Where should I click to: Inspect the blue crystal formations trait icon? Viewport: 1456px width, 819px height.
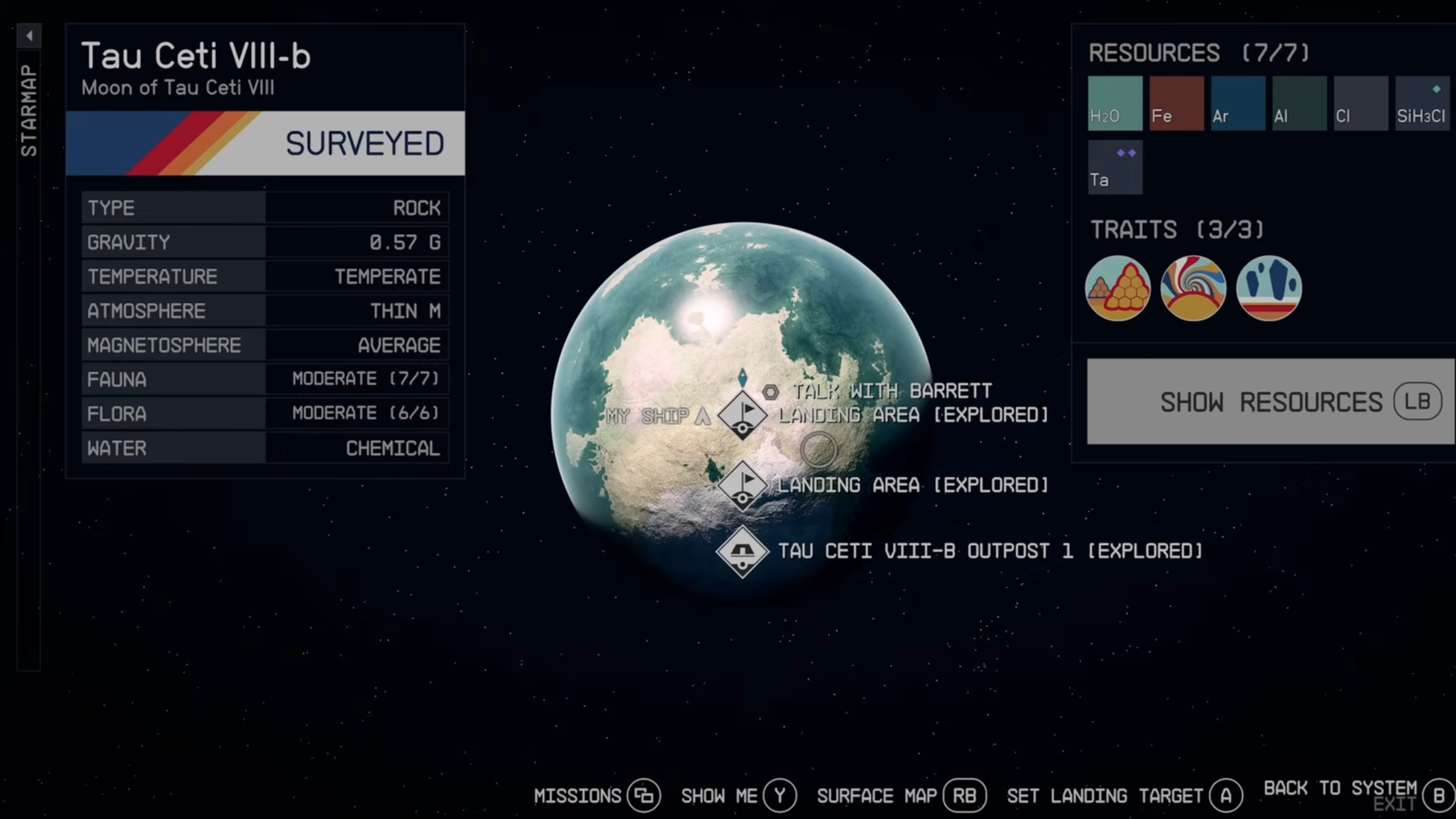1269,288
